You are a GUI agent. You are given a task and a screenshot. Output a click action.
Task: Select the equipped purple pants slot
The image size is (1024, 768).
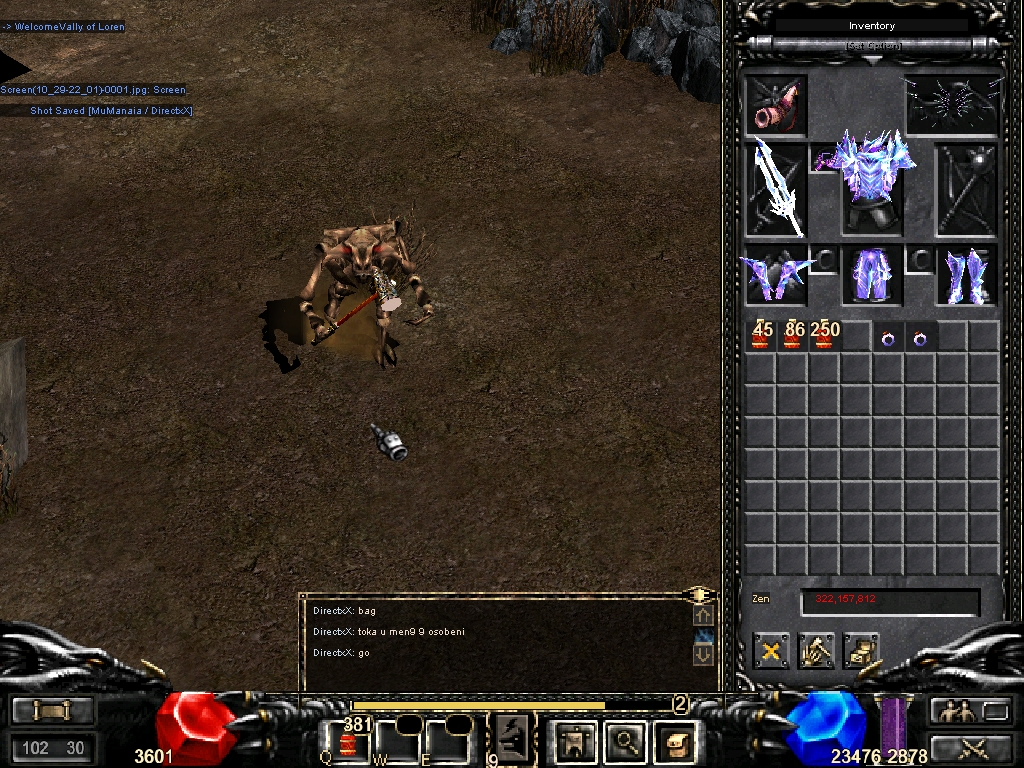click(x=869, y=275)
